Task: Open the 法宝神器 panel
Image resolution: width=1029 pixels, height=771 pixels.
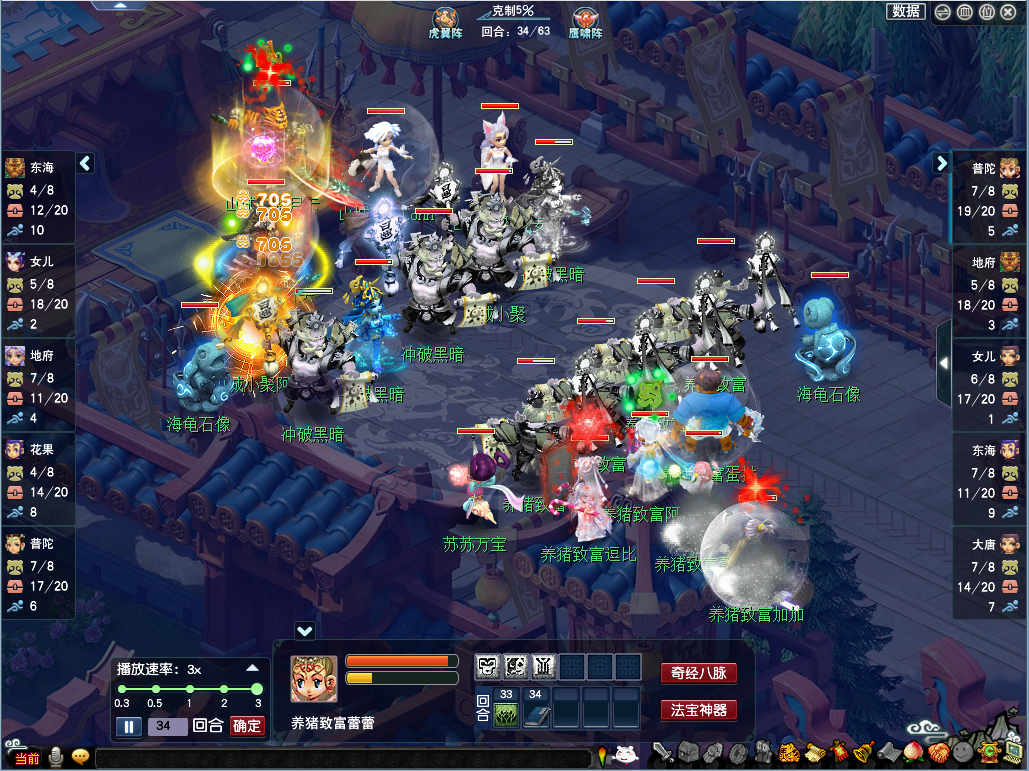Action: [x=698, y=711]
